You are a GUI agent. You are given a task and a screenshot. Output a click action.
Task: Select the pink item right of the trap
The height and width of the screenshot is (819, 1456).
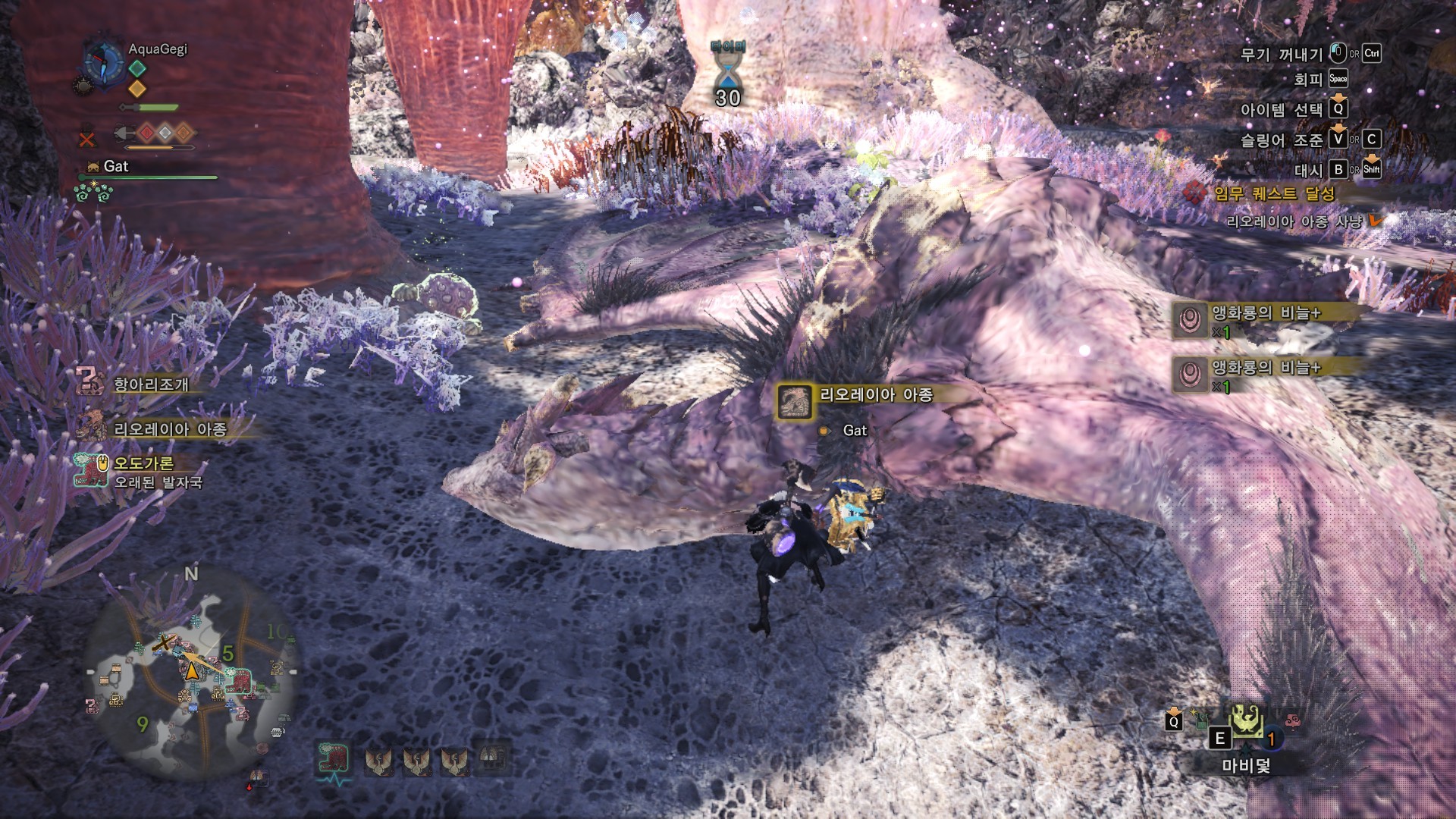1293,720
